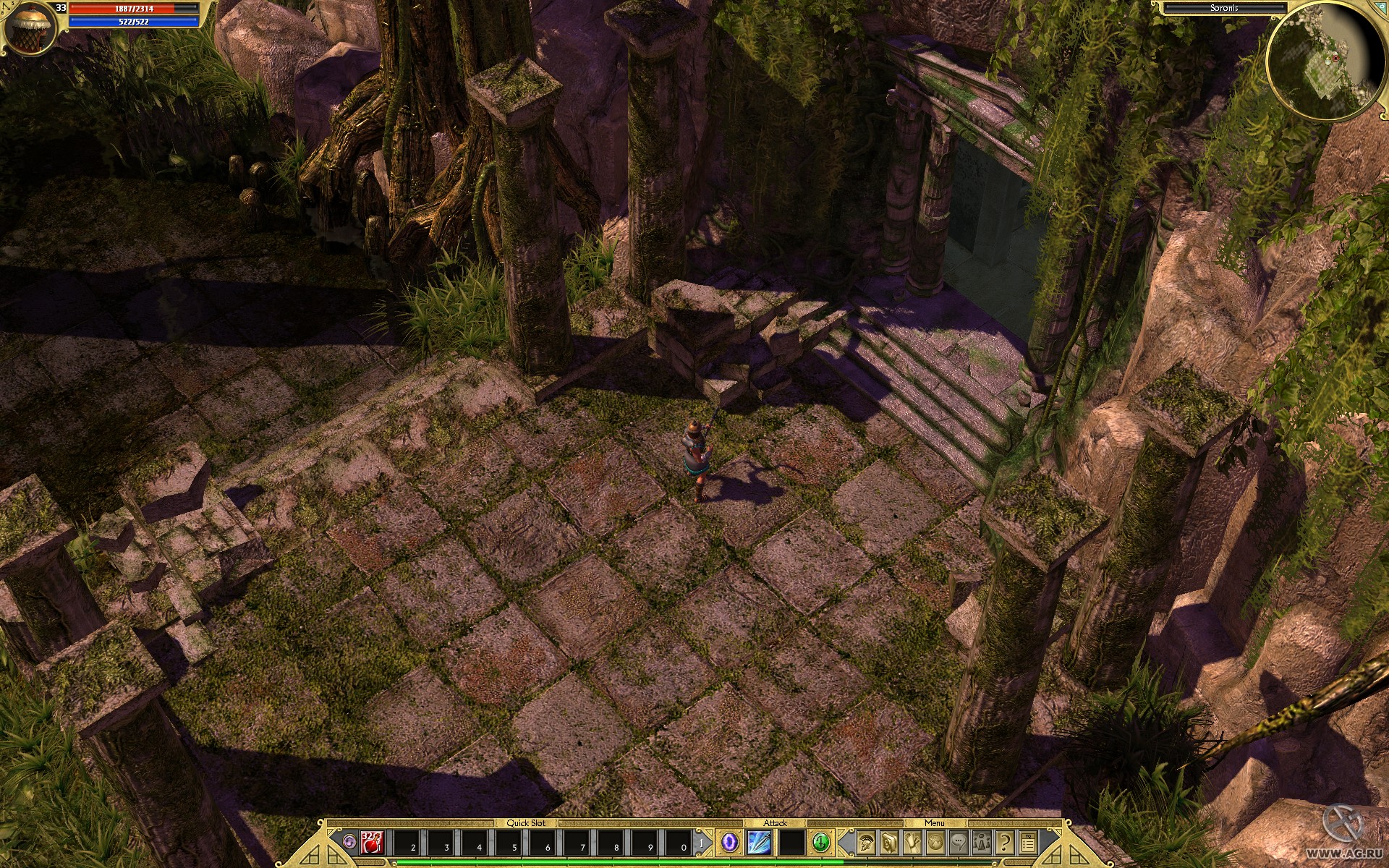Select the purple orb skill in Attack bar
The height and width of the screenshot is (868, 1389).
tap(729, 843)
